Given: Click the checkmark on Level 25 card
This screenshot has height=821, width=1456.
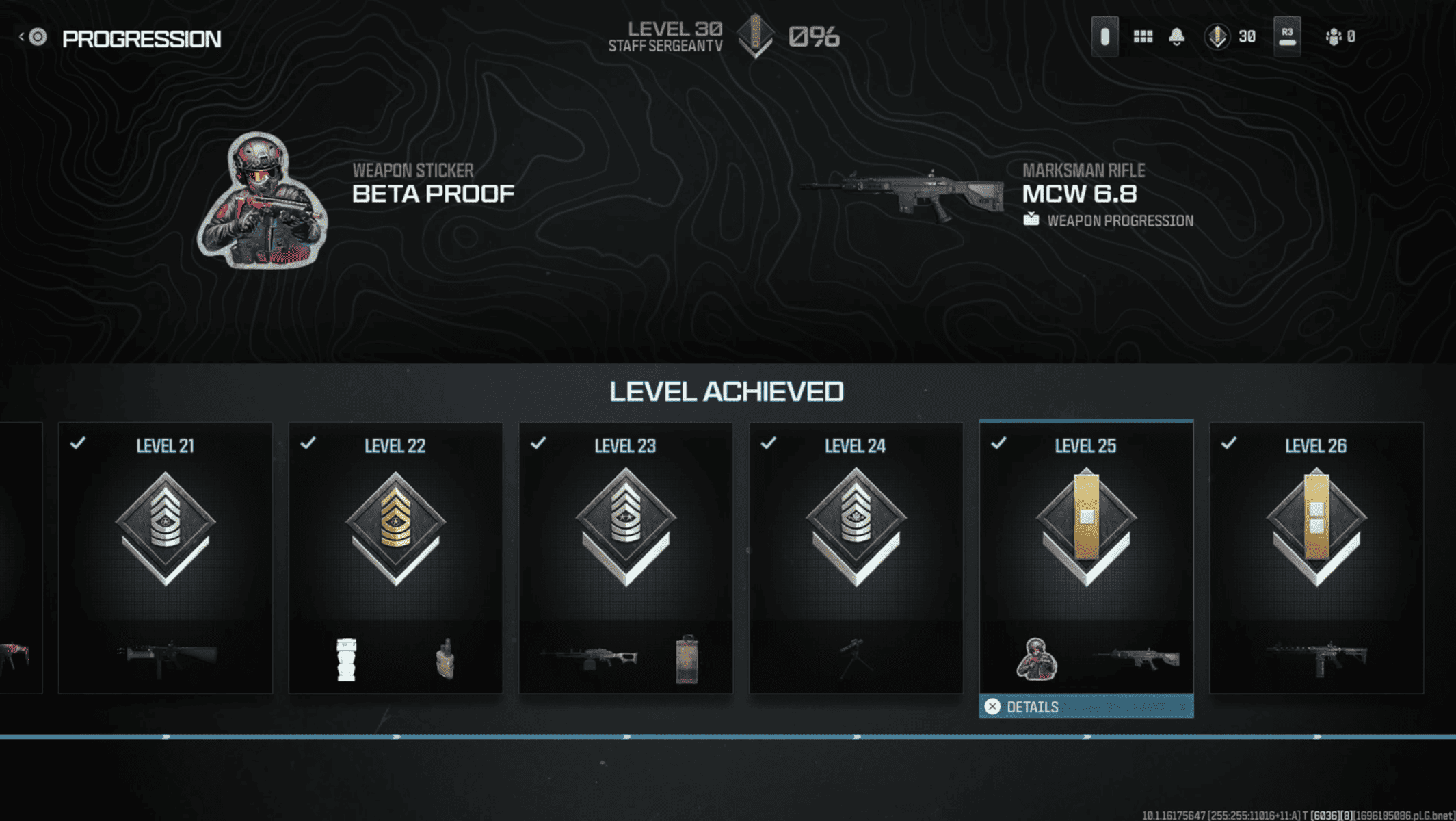Looking at the screenshot, I should [x=1000, y=444].
